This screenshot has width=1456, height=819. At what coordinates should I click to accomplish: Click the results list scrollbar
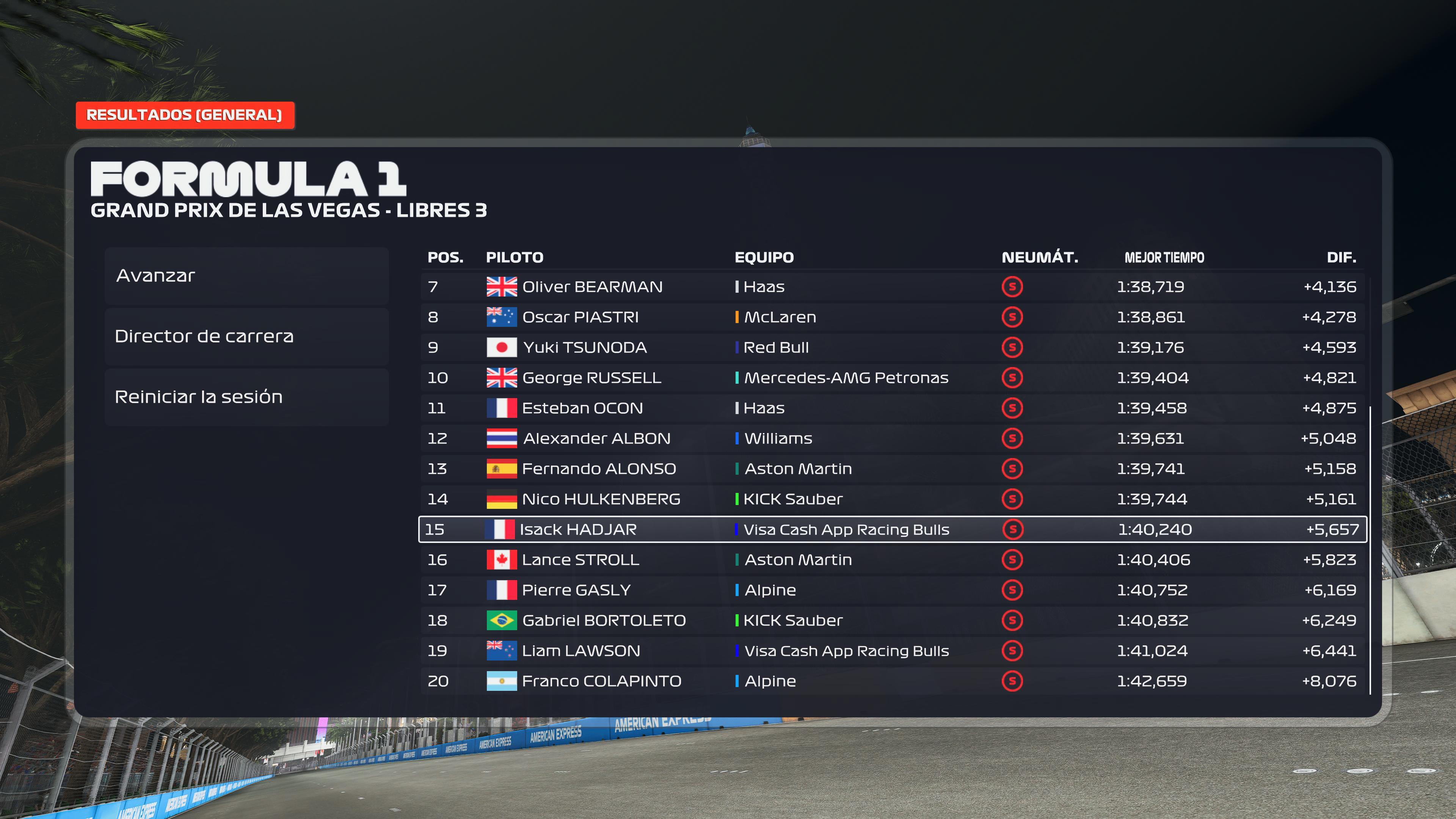(1370, 548)
